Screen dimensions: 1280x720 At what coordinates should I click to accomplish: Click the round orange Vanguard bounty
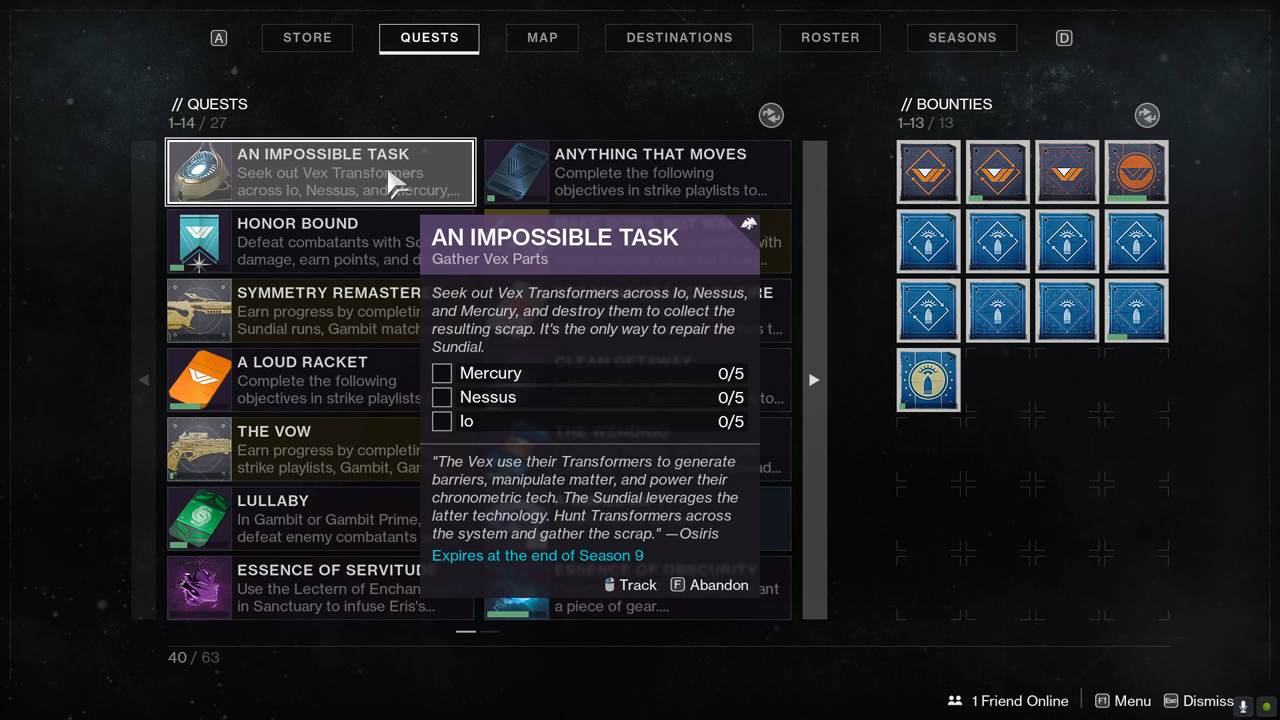click(x=1136, y=172)
